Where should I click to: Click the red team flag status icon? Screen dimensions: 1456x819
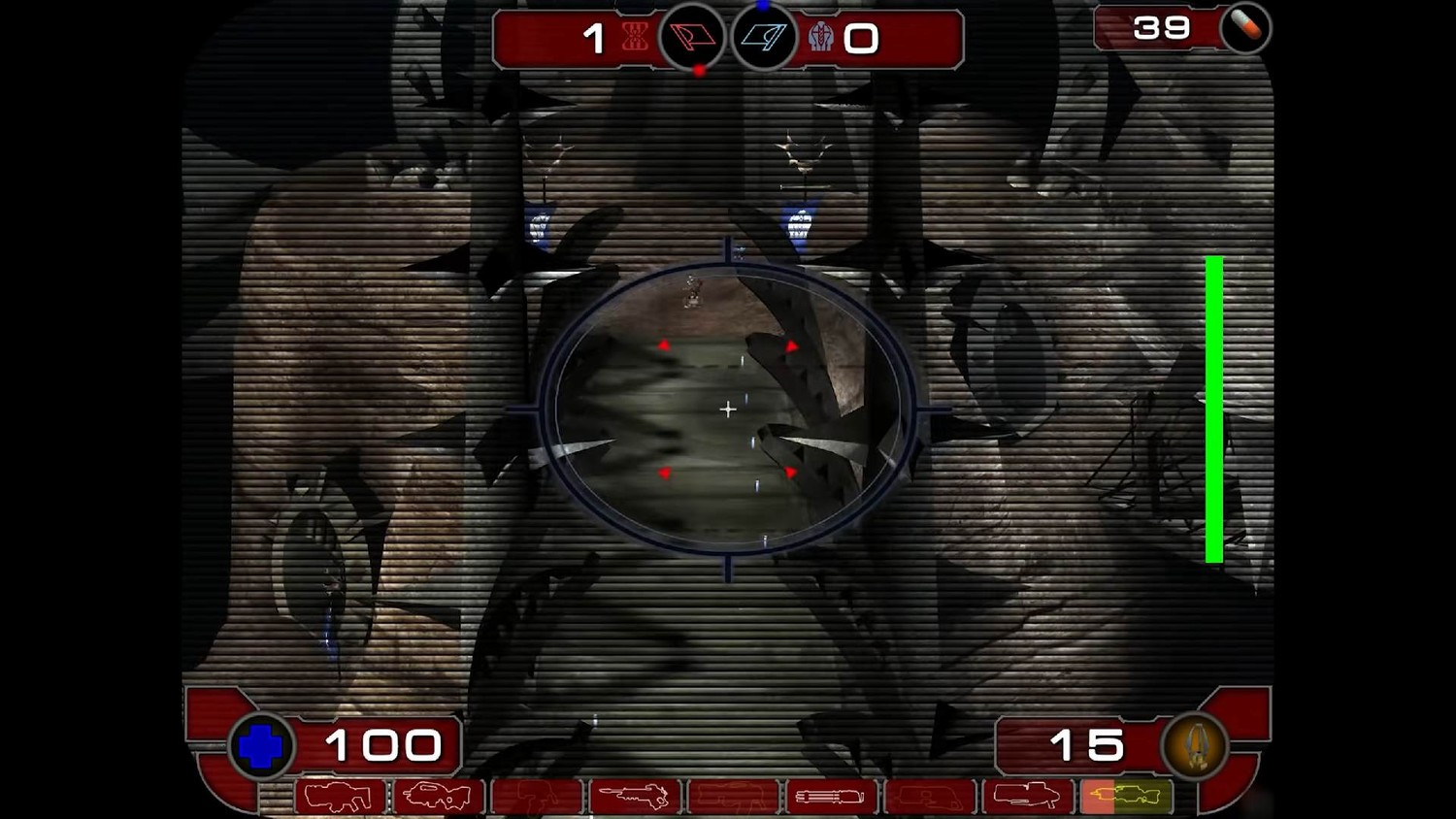[693, 38]
